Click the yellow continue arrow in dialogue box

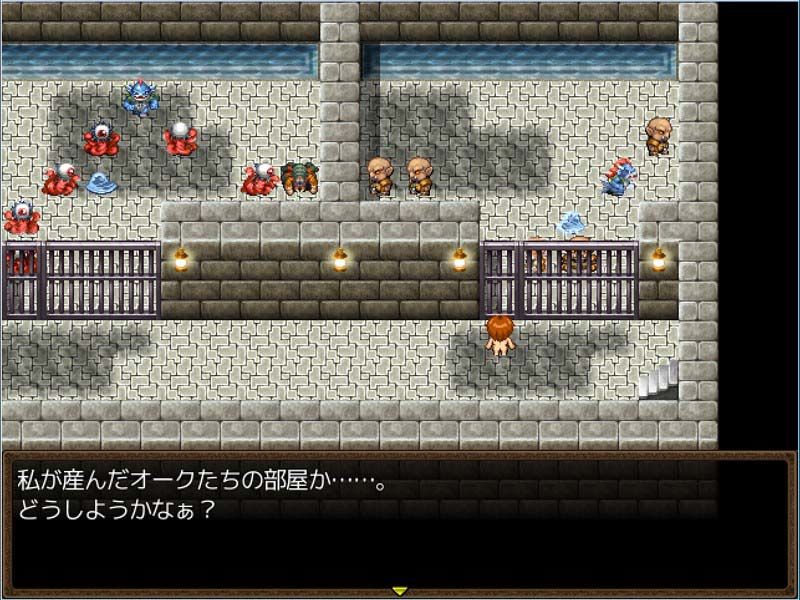click(399, 591)
